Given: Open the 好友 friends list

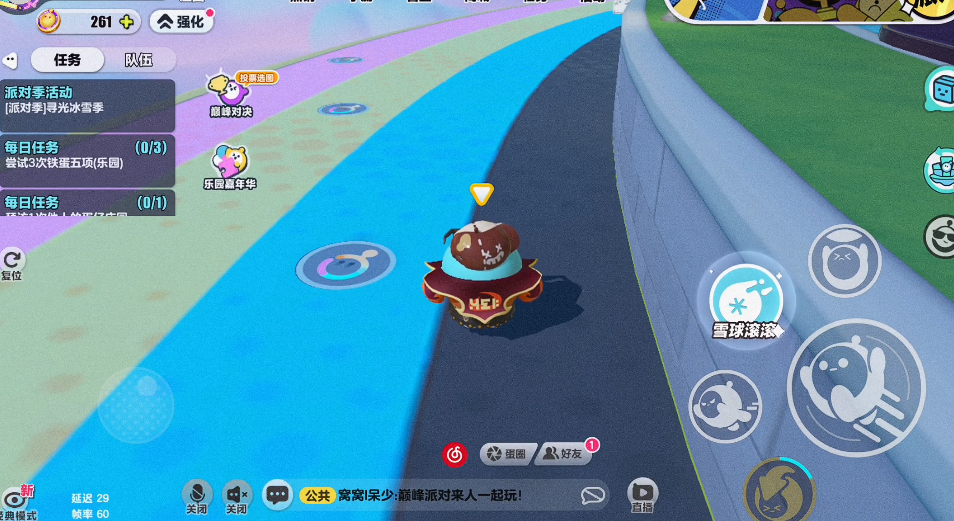Looking at the screenshot, I should 564,454.
